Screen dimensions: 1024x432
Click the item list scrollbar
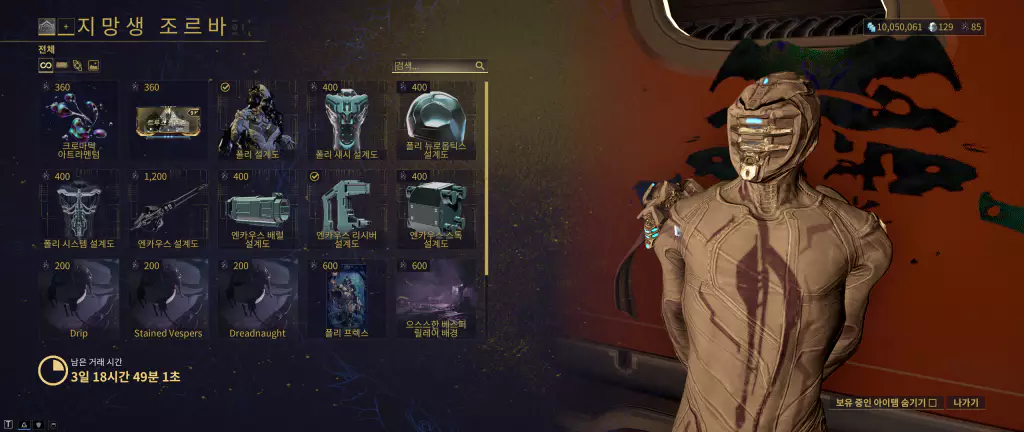click(x=487, y=178)
